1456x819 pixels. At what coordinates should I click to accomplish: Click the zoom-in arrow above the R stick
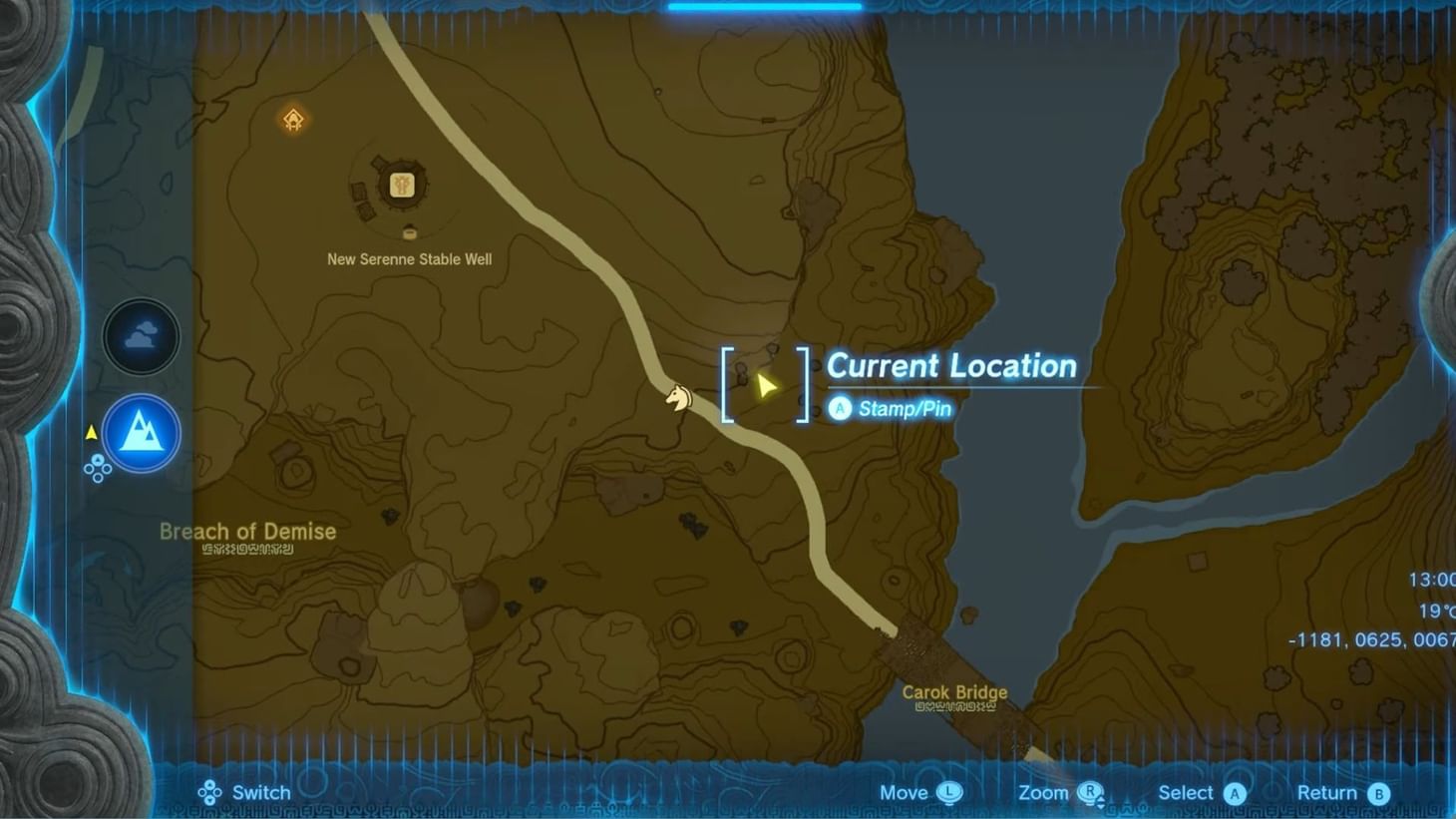click(x=1100, y=798)
